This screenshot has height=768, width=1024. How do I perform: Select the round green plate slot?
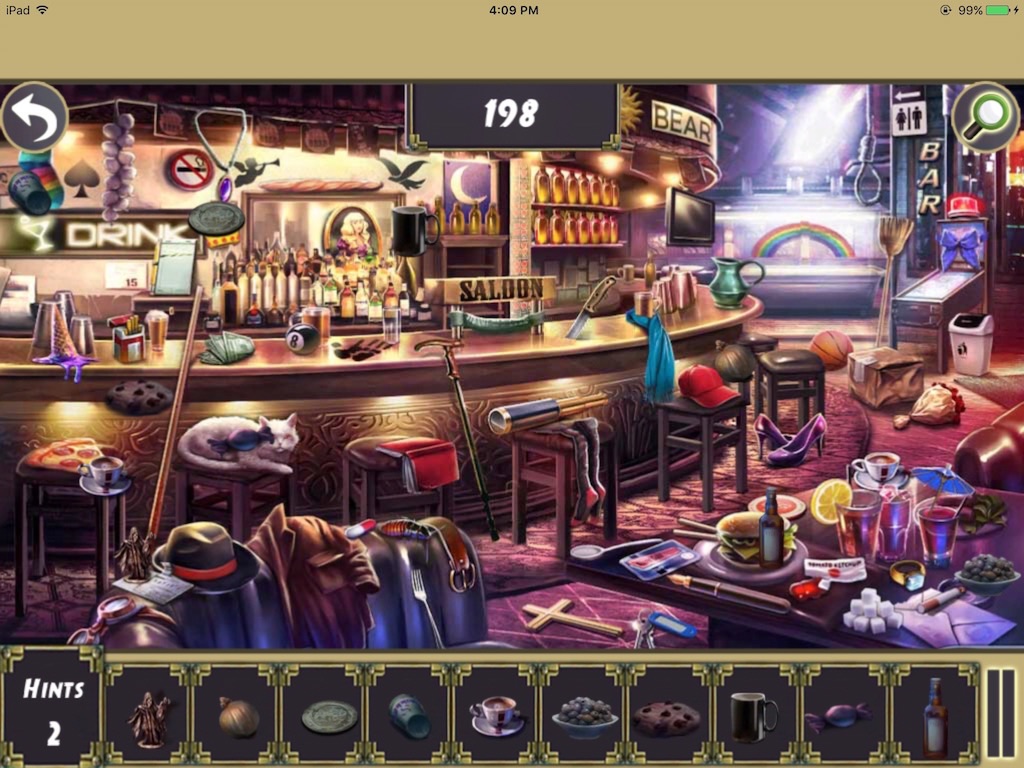tap(329, 717)
